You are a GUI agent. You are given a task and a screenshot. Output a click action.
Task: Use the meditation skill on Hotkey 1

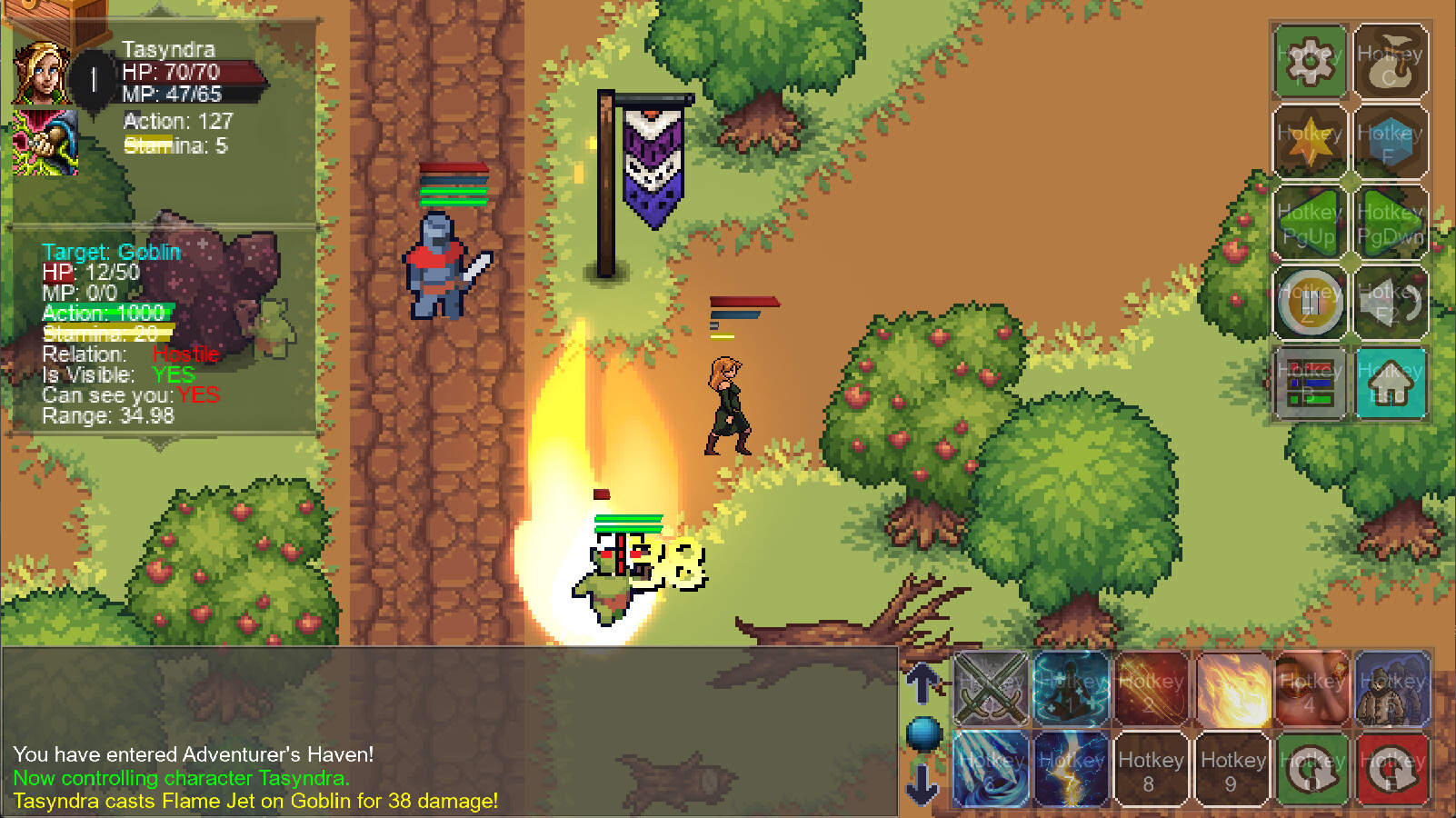point(1071,689)
